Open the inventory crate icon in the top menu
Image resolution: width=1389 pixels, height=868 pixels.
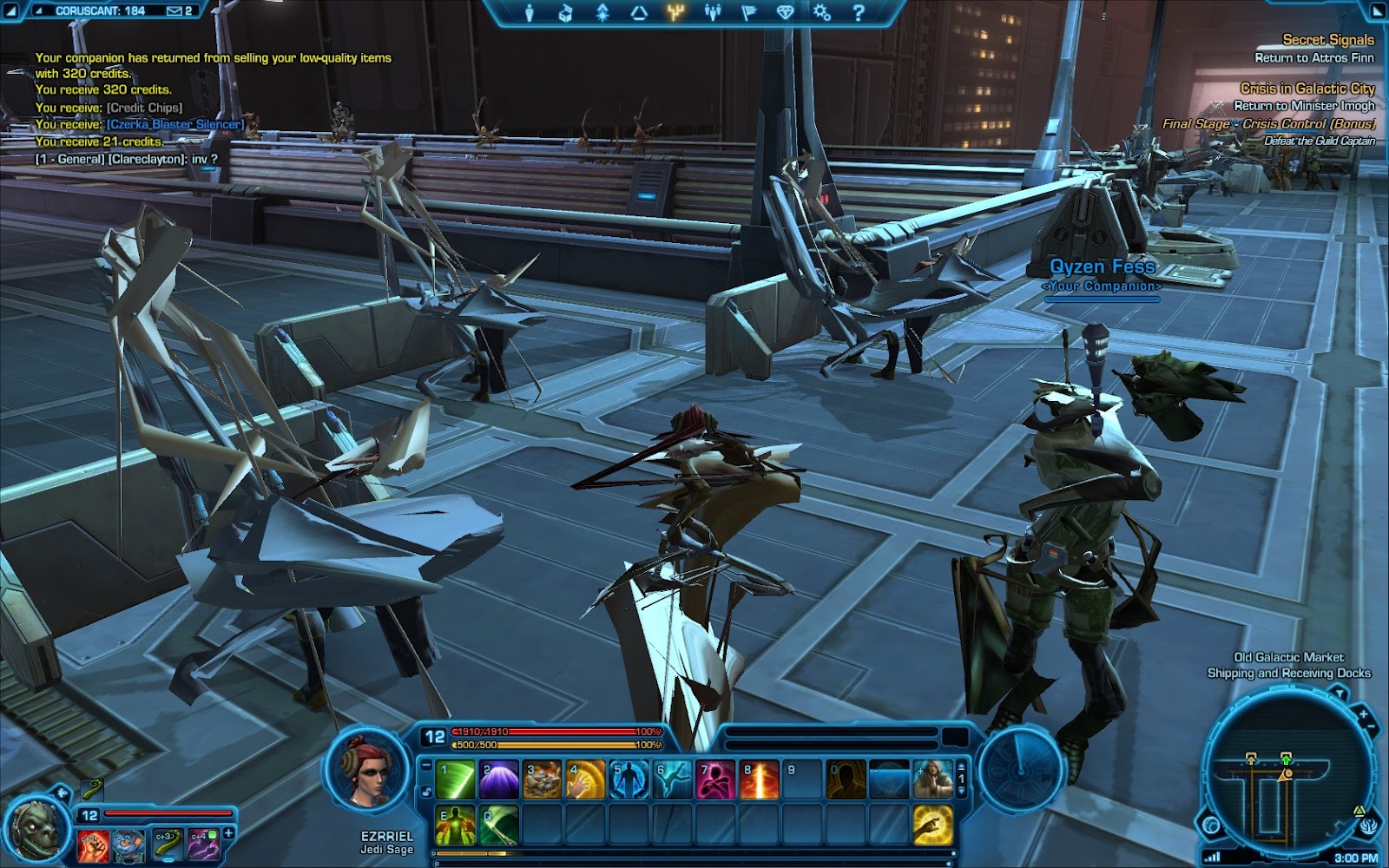coord(565,12)
